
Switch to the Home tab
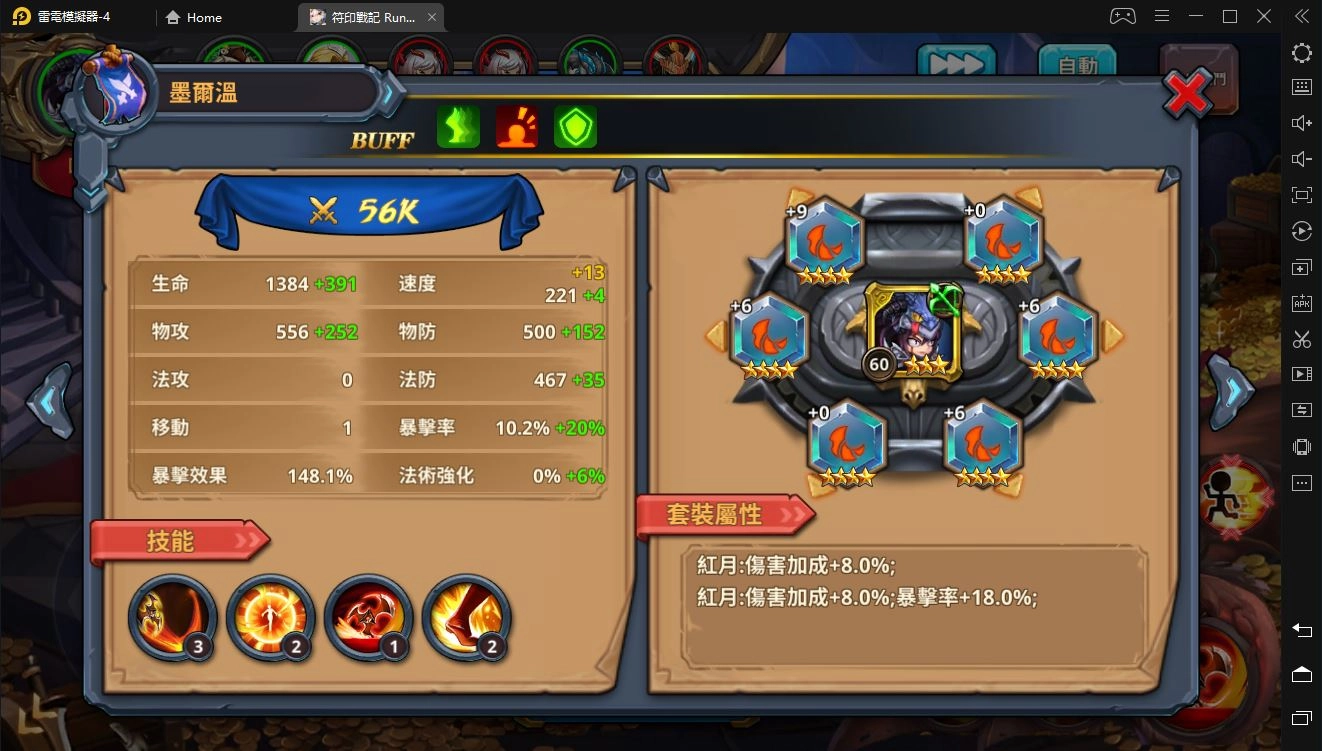[x=193, y=17]
